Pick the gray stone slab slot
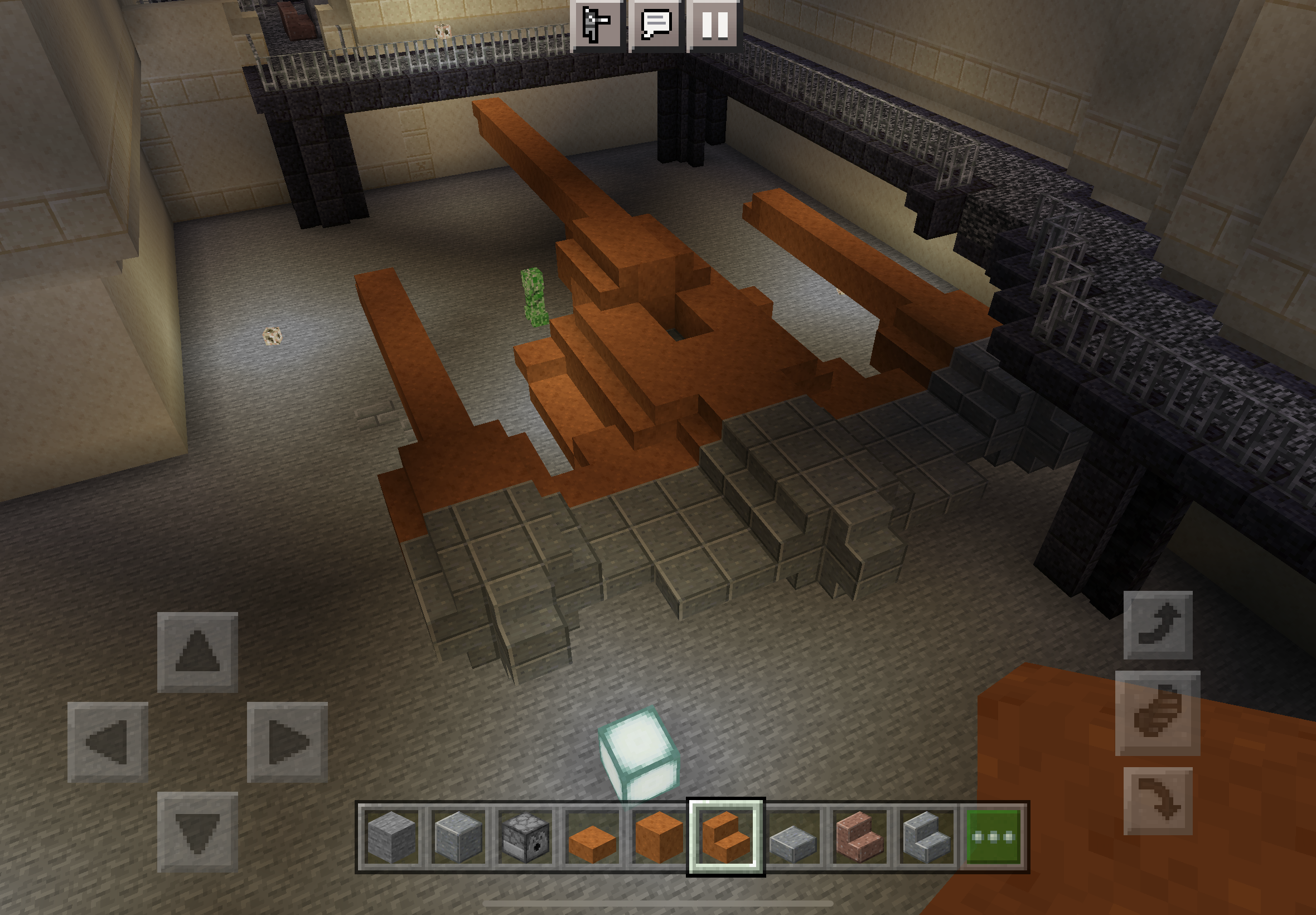The width and height of the screenshot is (1316, 915). point(792,837)
